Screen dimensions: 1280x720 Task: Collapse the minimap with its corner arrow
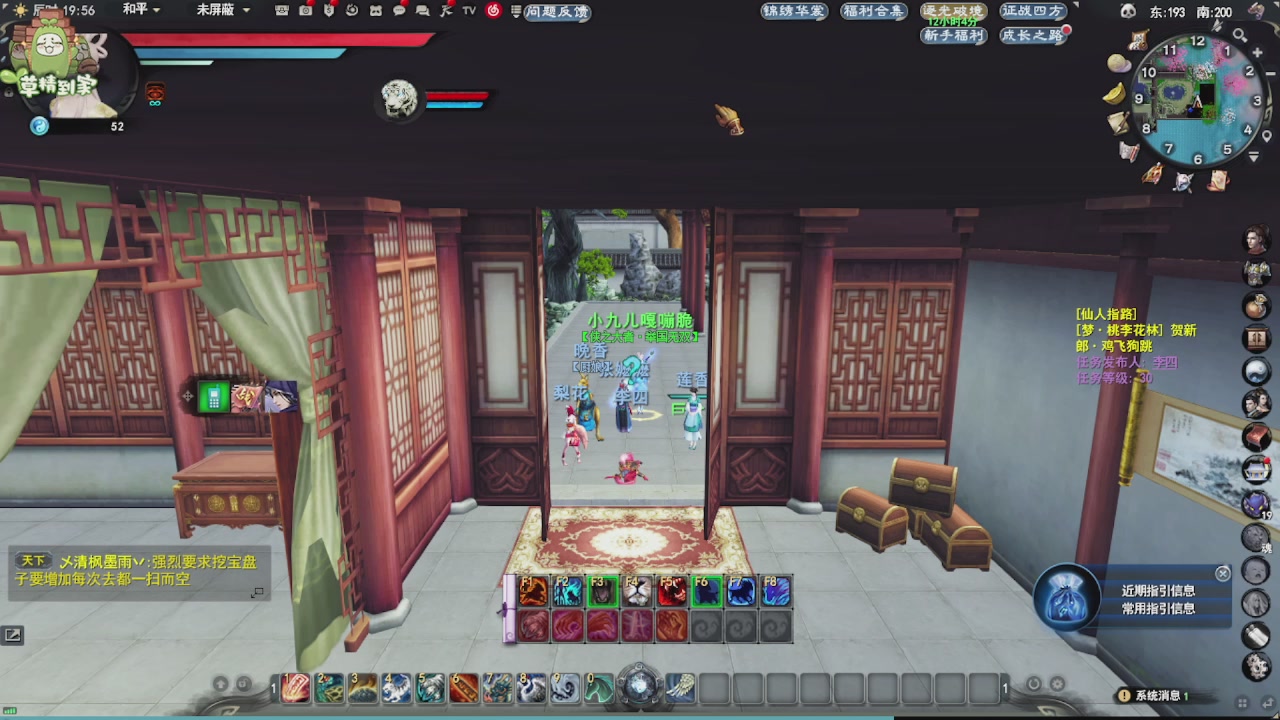coord(1252,155)
